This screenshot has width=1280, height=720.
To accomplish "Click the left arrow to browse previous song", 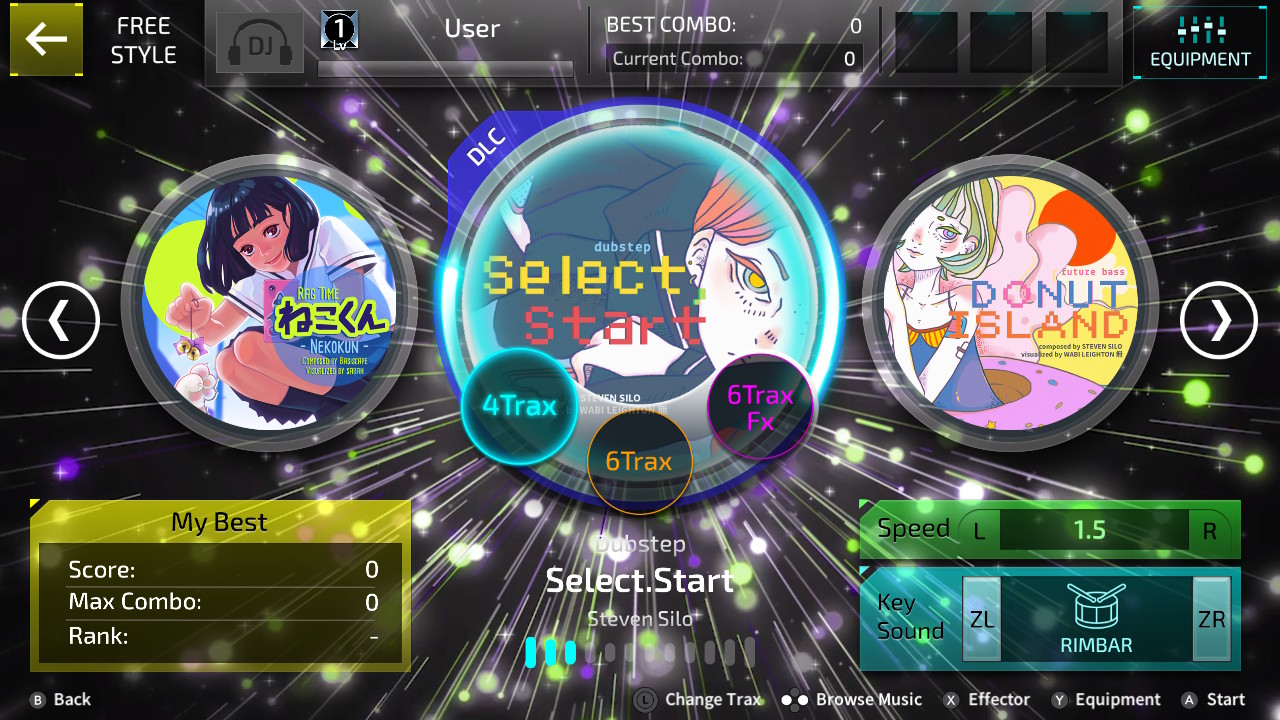I will pos(61,320).
